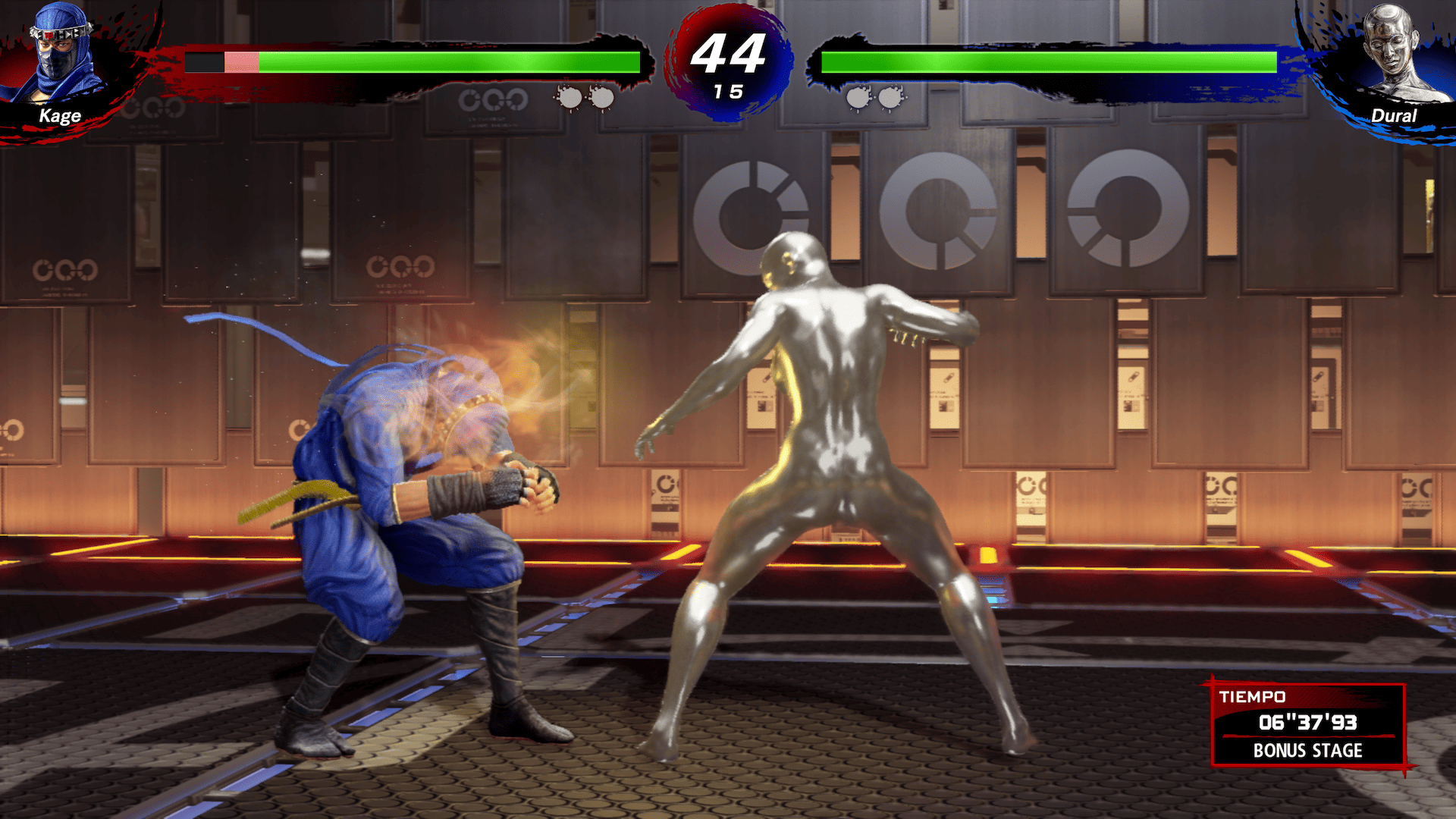Image resolution: width=1456 pixels, height=819 pixels.
Task: Select the BONUS STAGE text
Action: [1307, 752]
